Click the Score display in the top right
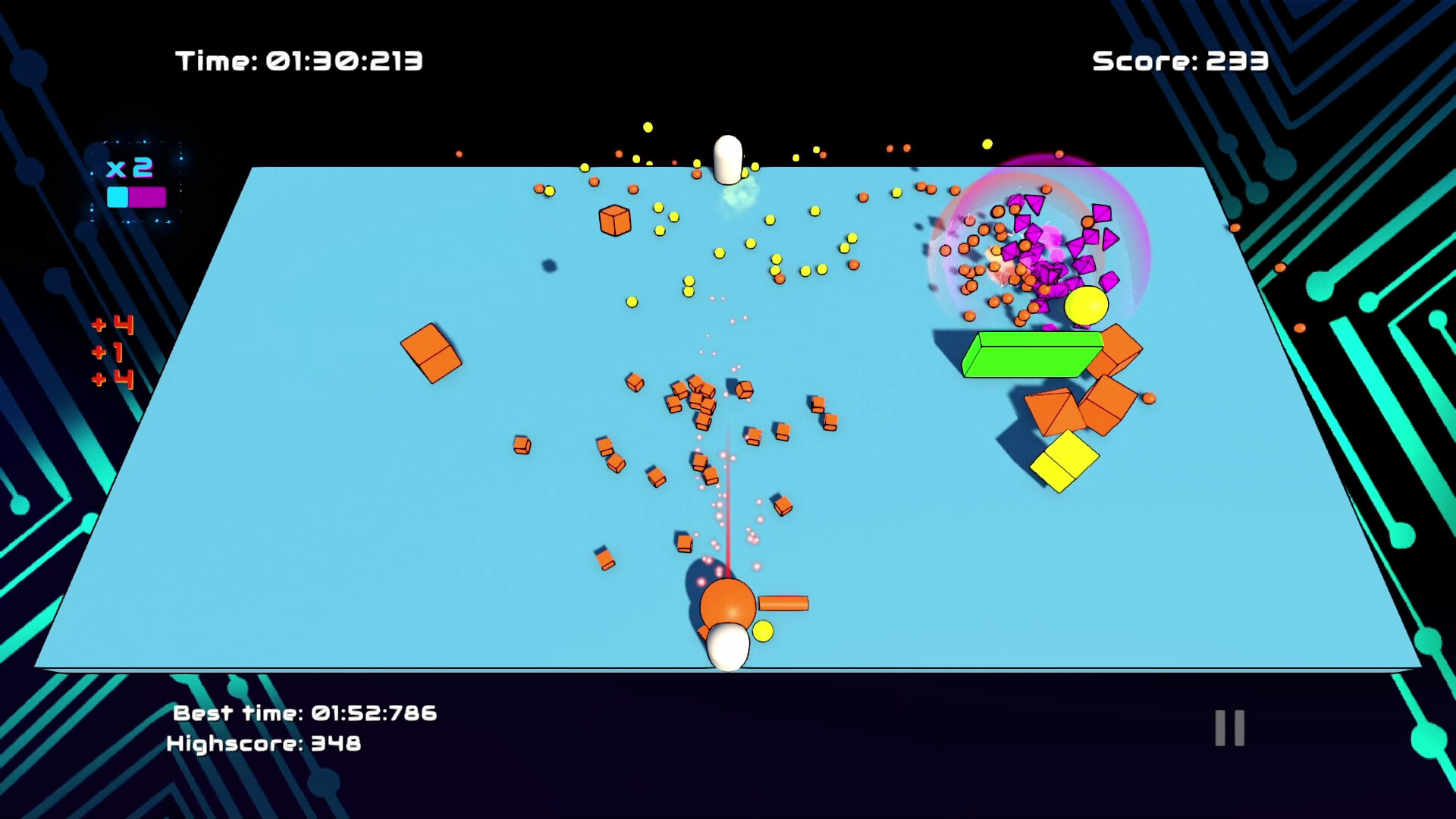The height and width of the screenshot is (819, 1456). pyautogui.click(x=1180, y=61)
